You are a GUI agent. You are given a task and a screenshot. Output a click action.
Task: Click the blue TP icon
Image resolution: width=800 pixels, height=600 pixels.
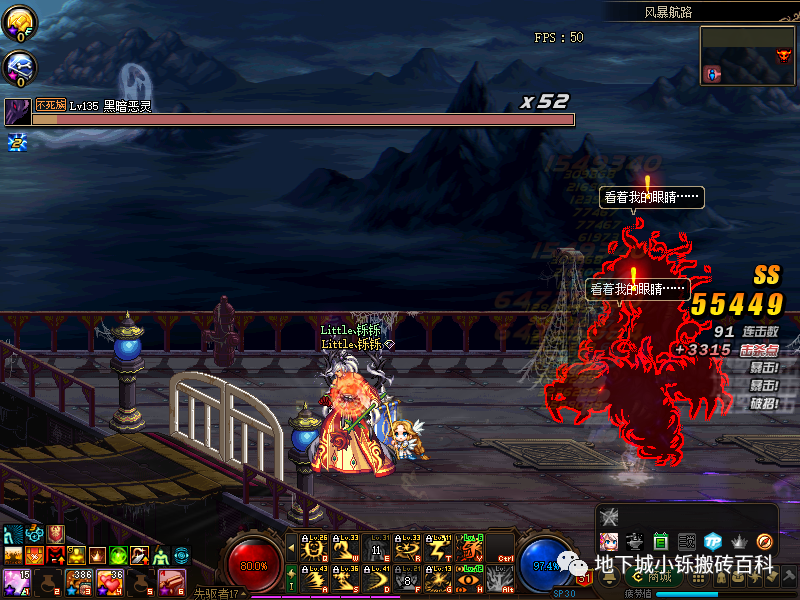[712, 541]
